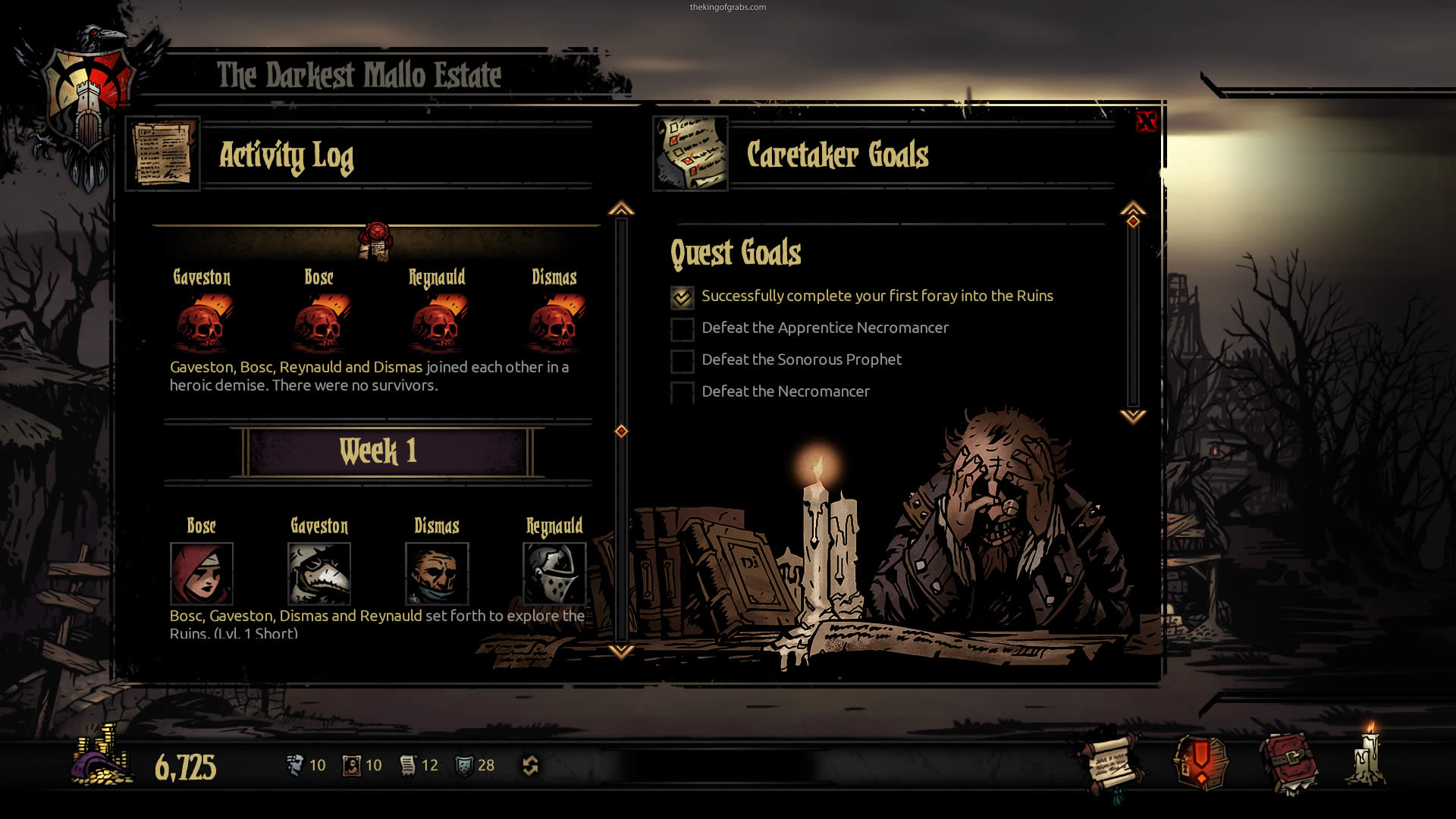Open the red exclamation chest icon

[1200, 762]
